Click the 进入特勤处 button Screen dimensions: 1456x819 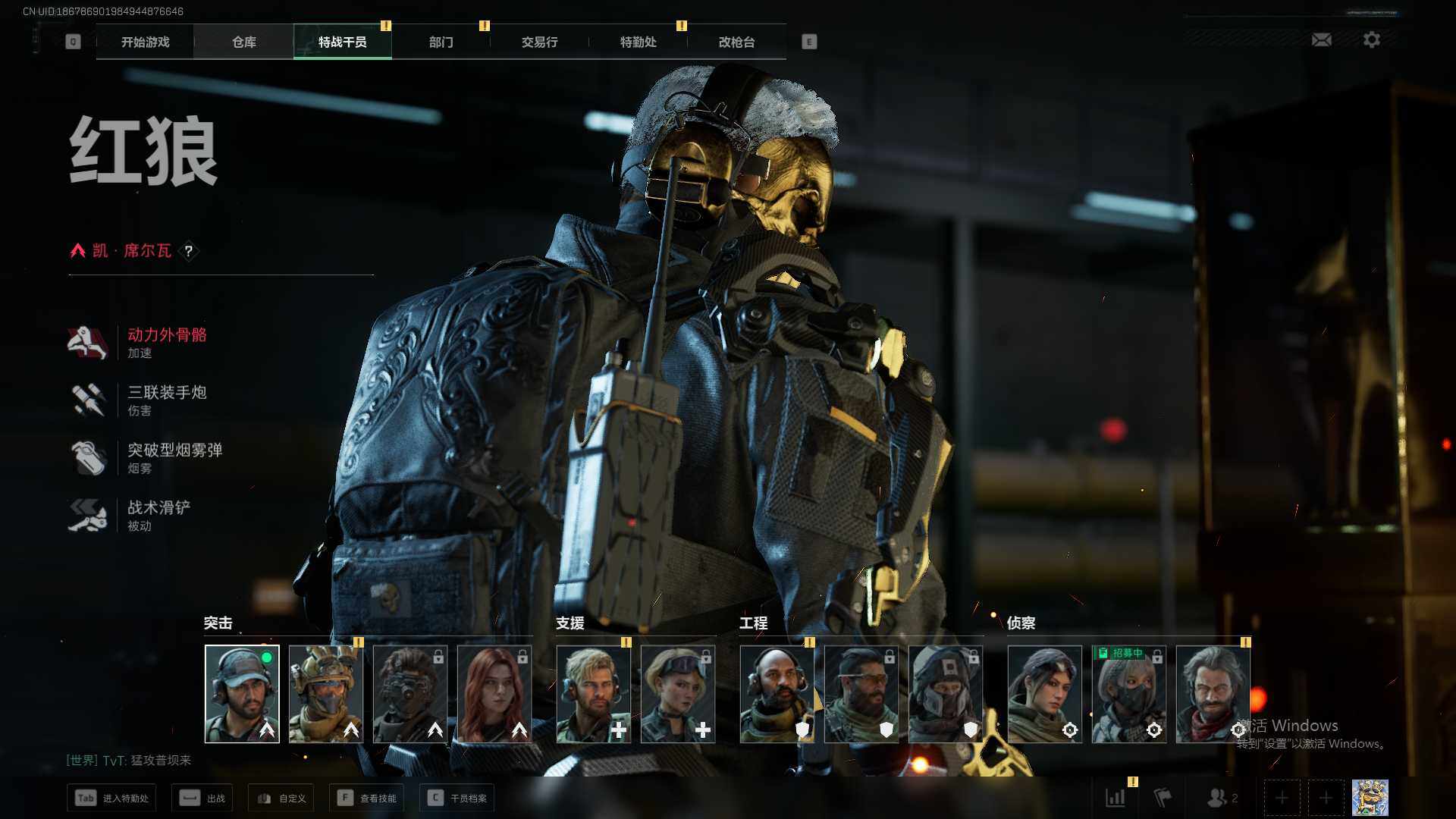pos(112,798)
